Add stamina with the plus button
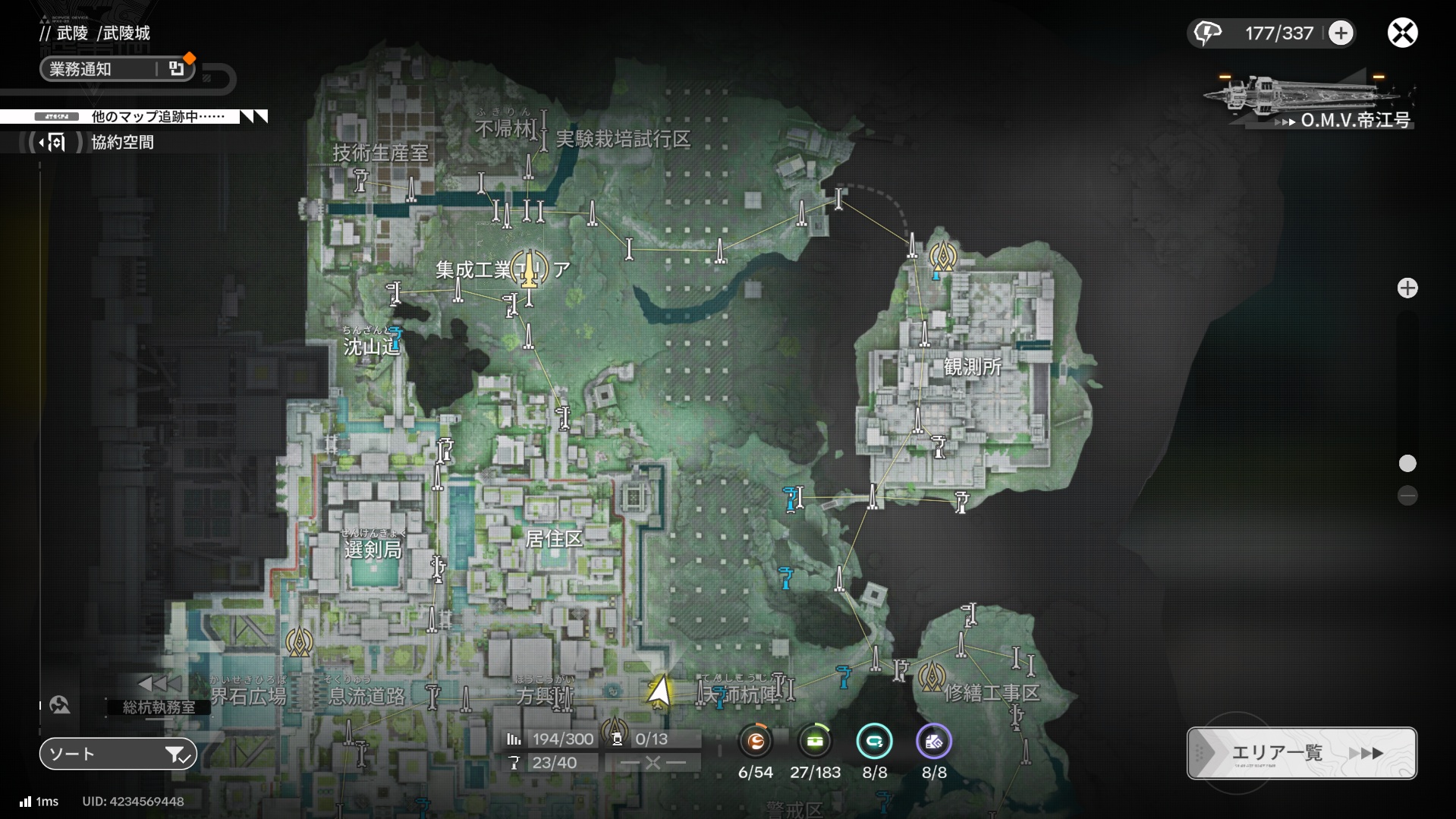This screenshot has height=819, width=1456. (1341, 33)
